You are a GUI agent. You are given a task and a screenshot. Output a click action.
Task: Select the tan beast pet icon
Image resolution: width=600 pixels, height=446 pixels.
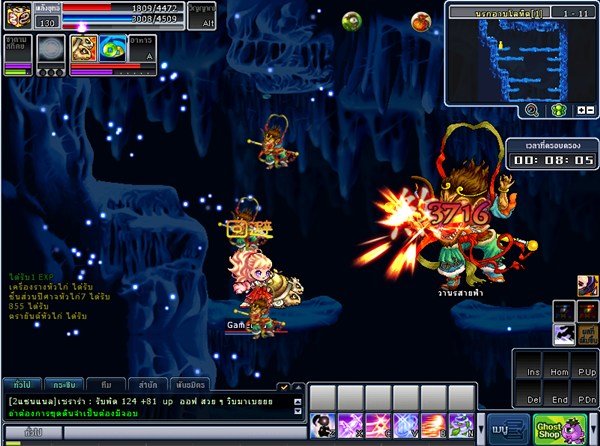point(83,49)
